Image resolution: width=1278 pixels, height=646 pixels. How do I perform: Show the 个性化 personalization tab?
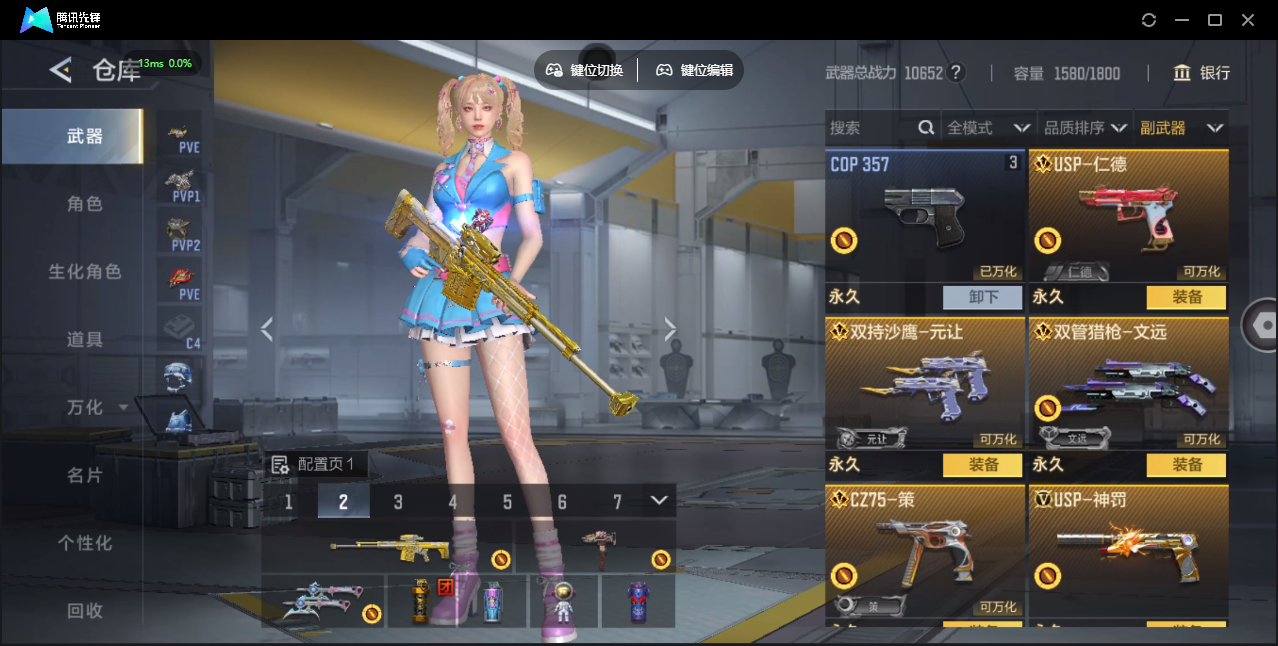pos(85,543)
